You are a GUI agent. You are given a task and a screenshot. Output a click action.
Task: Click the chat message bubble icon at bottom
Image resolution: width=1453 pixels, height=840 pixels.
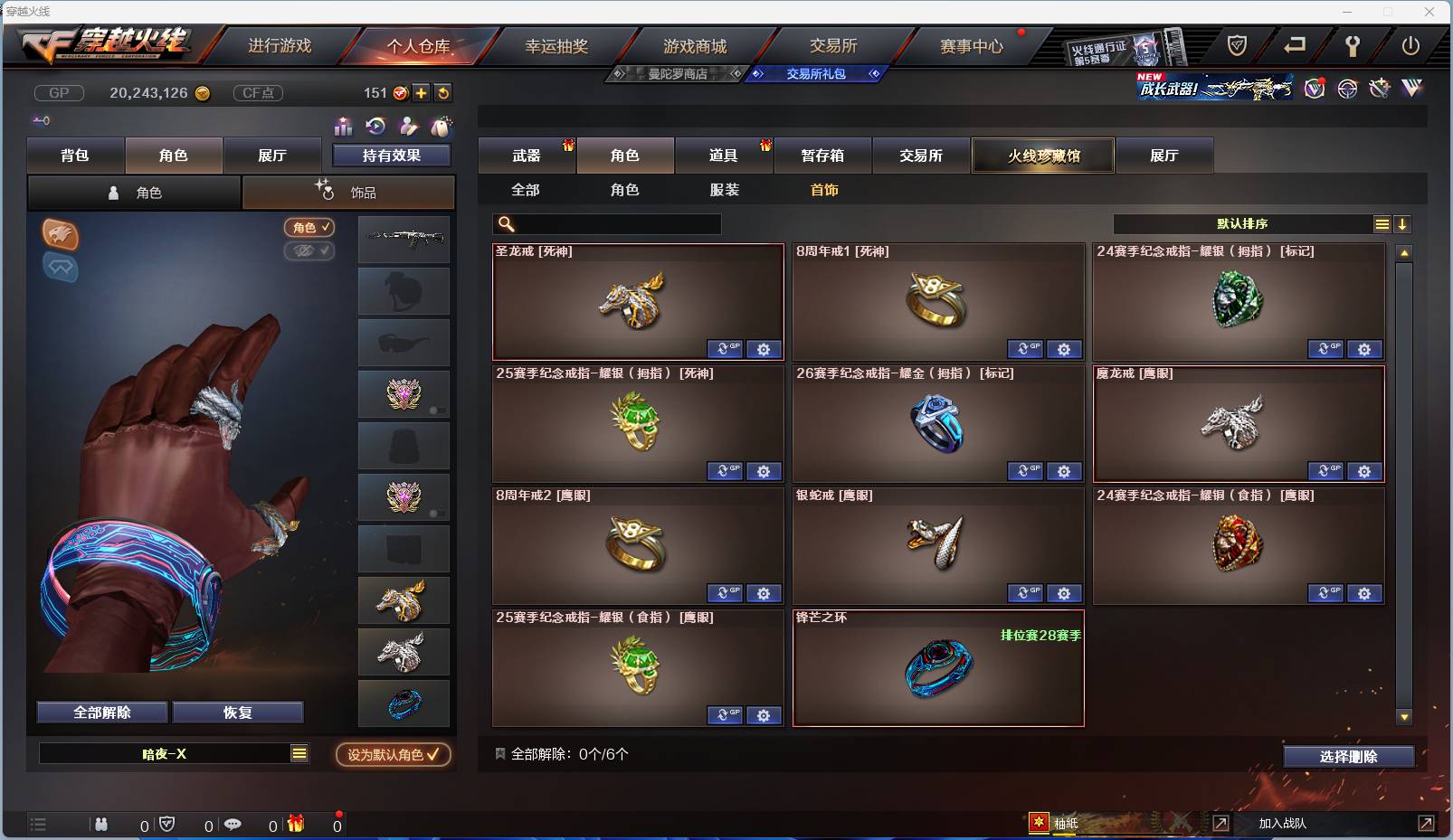tap(233, 824)
